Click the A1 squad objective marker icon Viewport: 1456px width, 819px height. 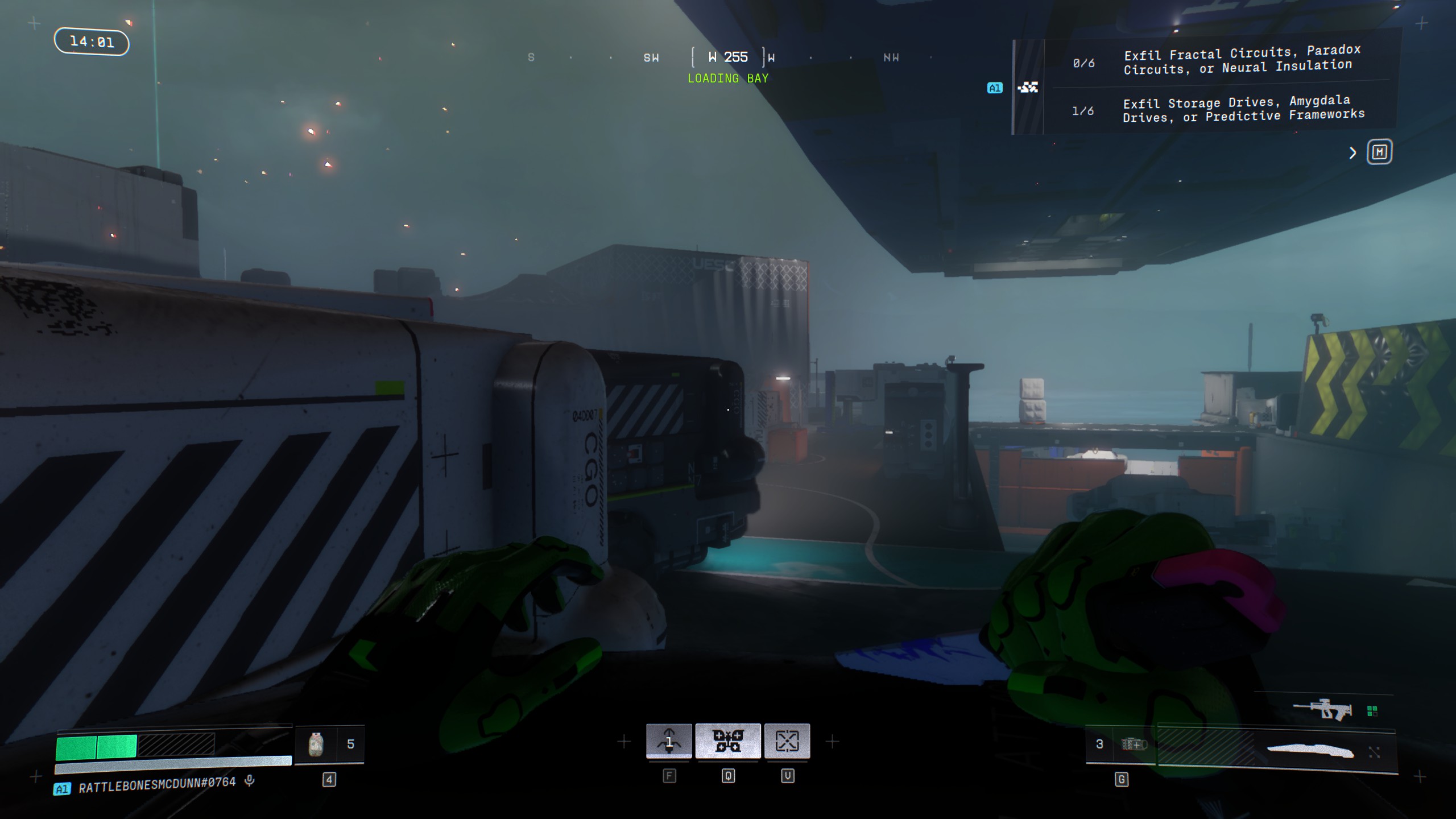995,88
